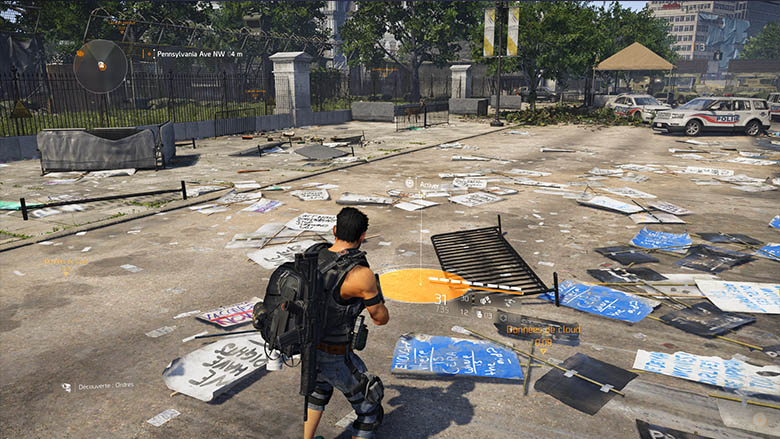Open the Découverte : Ordres objective tracker
The width and height of the screenshot is (780, 439).
(105, 386)
